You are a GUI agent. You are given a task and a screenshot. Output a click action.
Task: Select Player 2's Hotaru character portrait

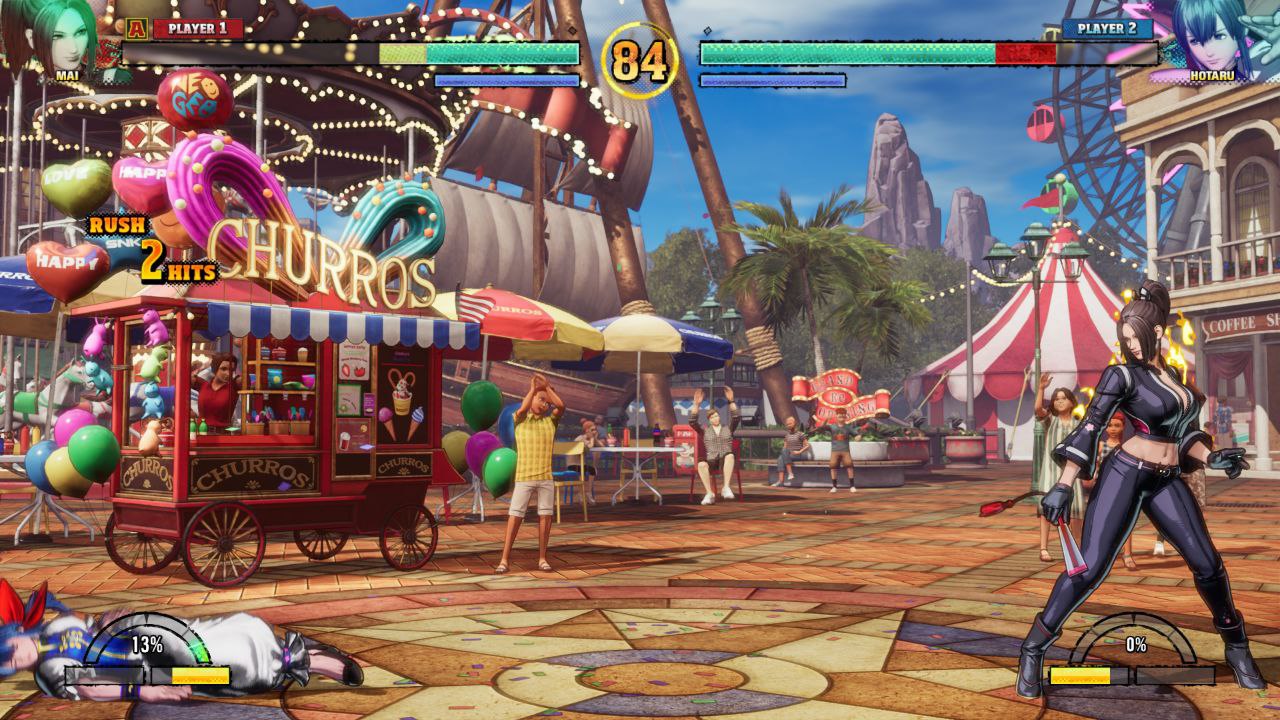point(1214,38)
